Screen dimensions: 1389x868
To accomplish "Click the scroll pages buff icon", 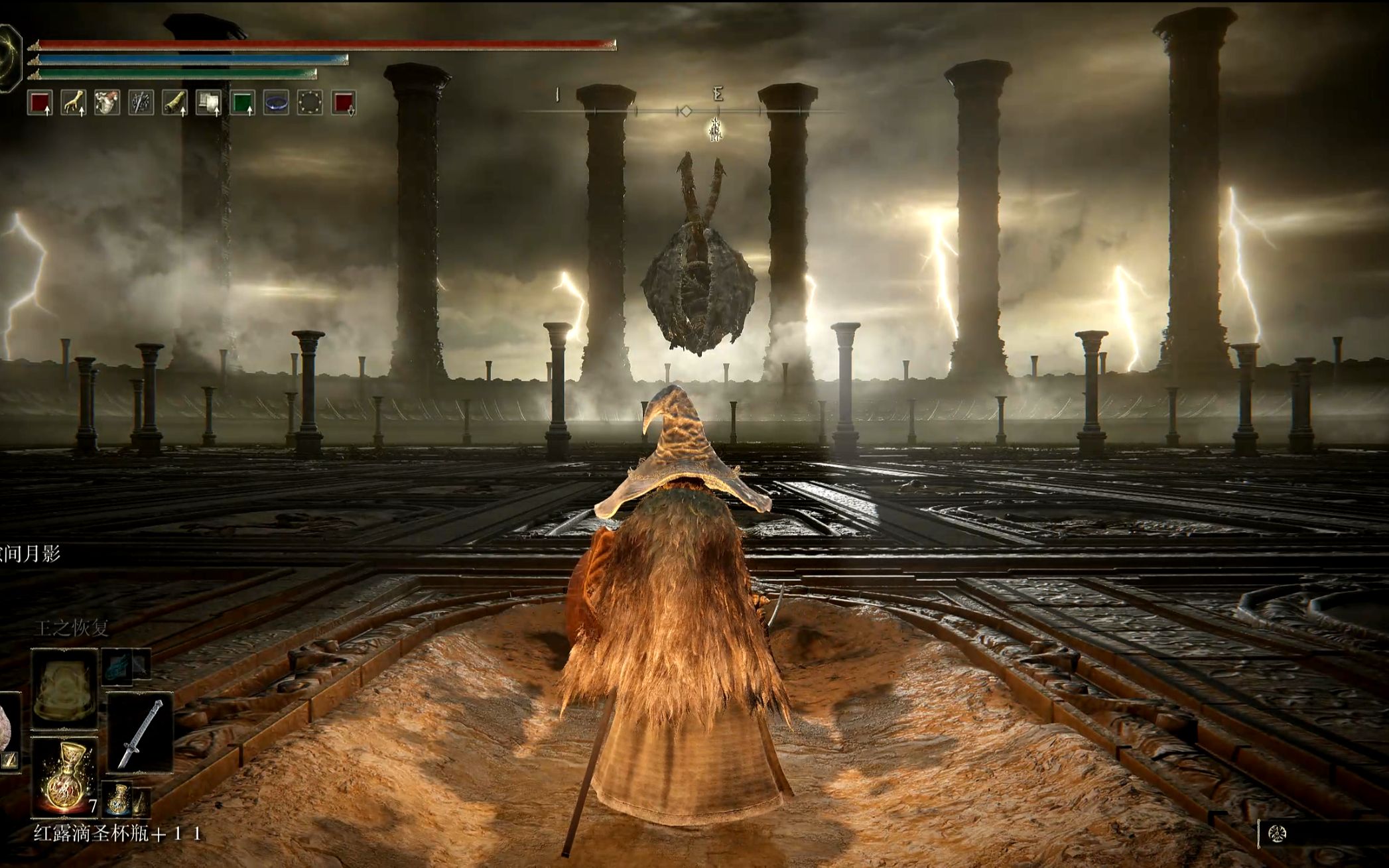I will [208, 103].
